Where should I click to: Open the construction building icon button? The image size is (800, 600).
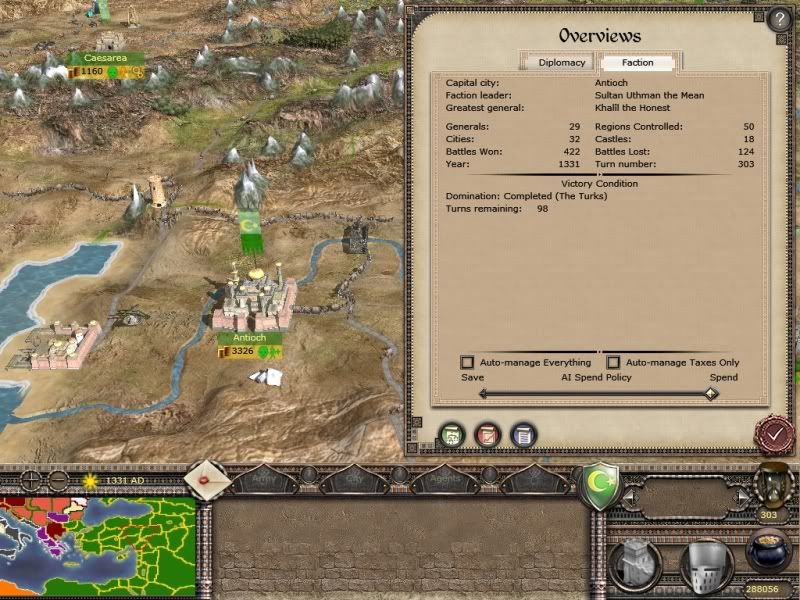point(639,564)
